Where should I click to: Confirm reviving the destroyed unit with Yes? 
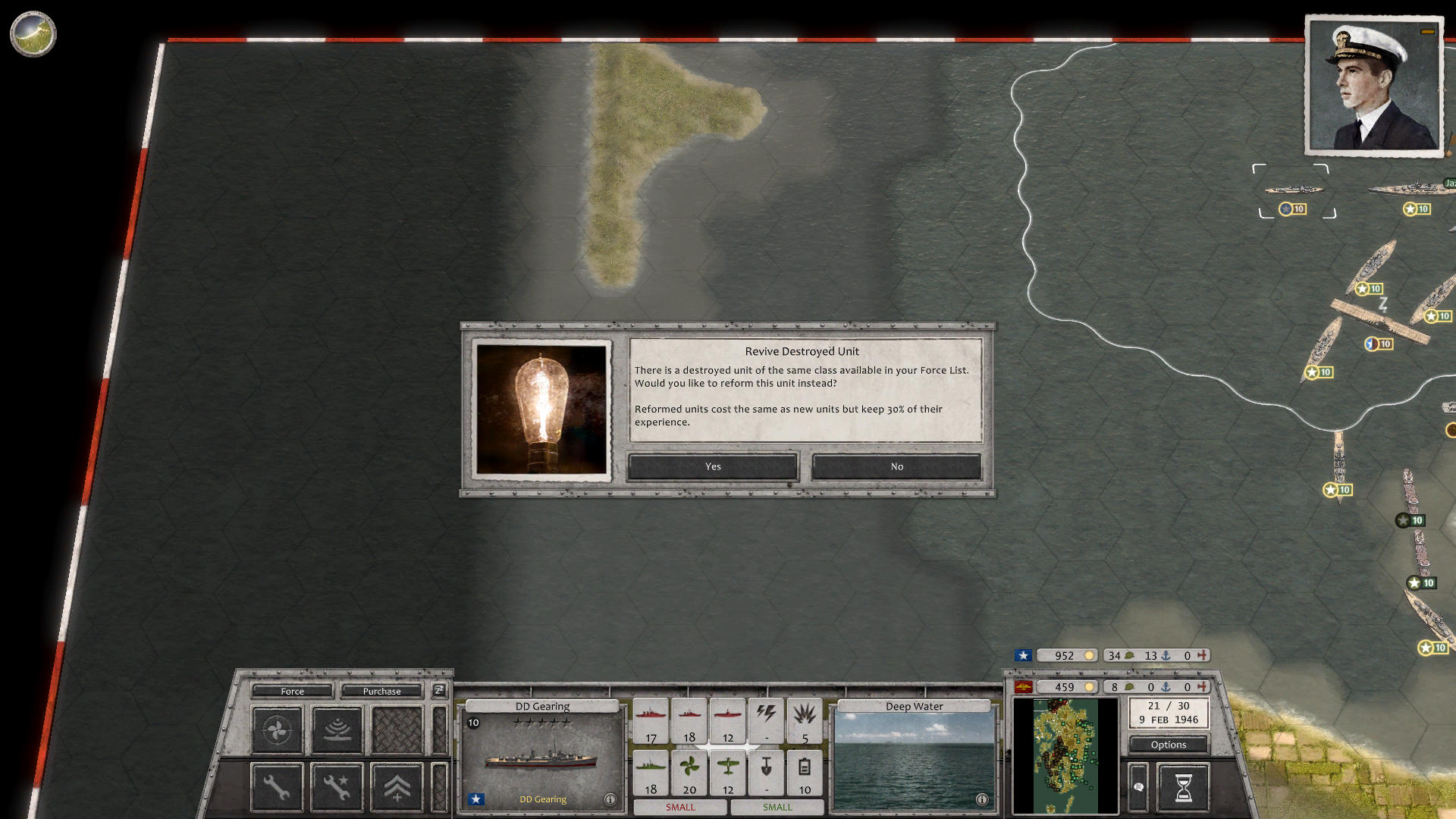pos(711,466)
